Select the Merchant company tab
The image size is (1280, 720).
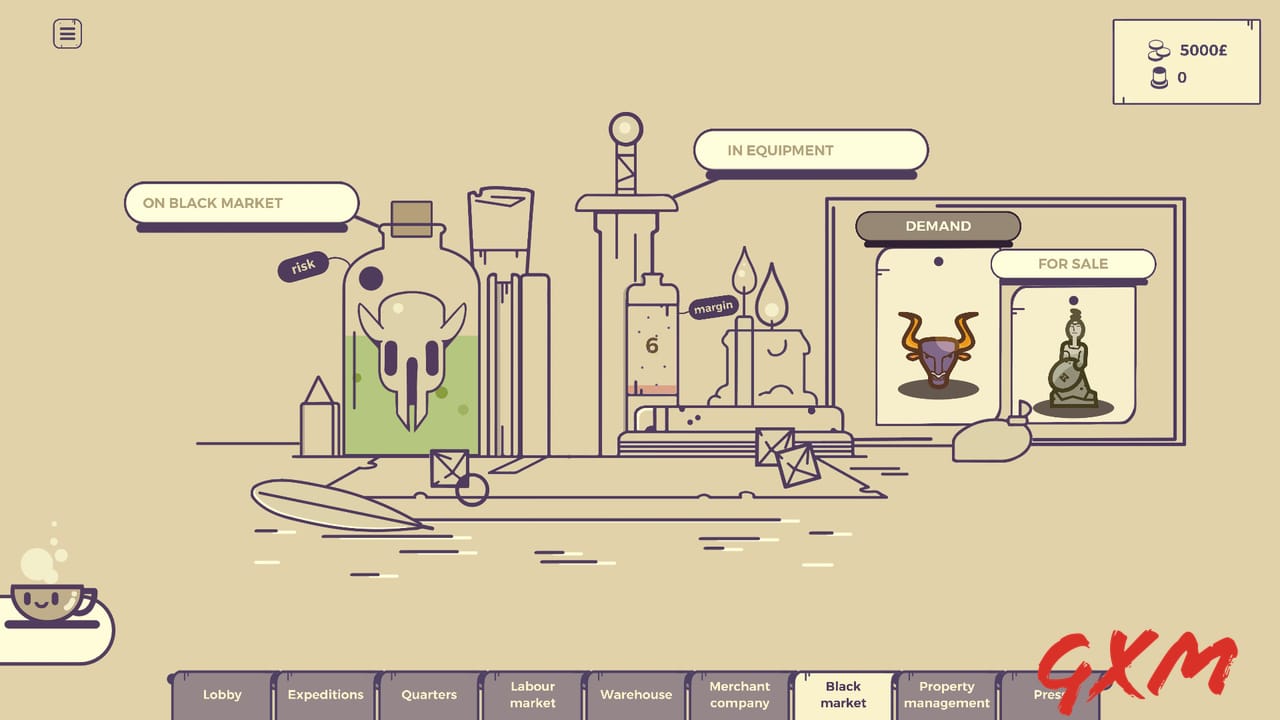(739, 694)
